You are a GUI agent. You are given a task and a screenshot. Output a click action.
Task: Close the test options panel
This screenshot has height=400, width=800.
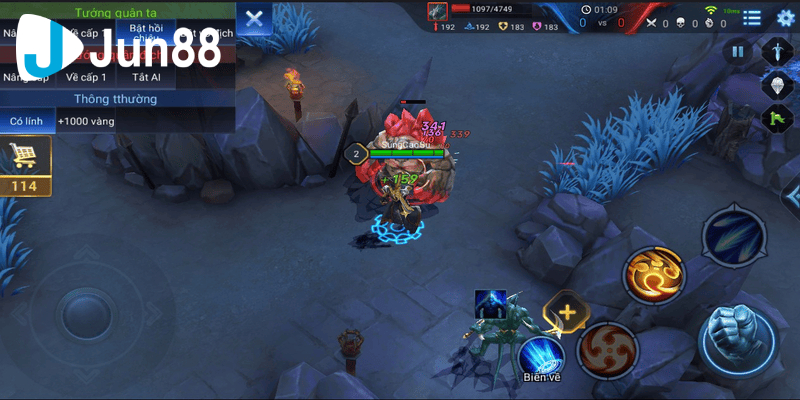click(x=255, y=18)
